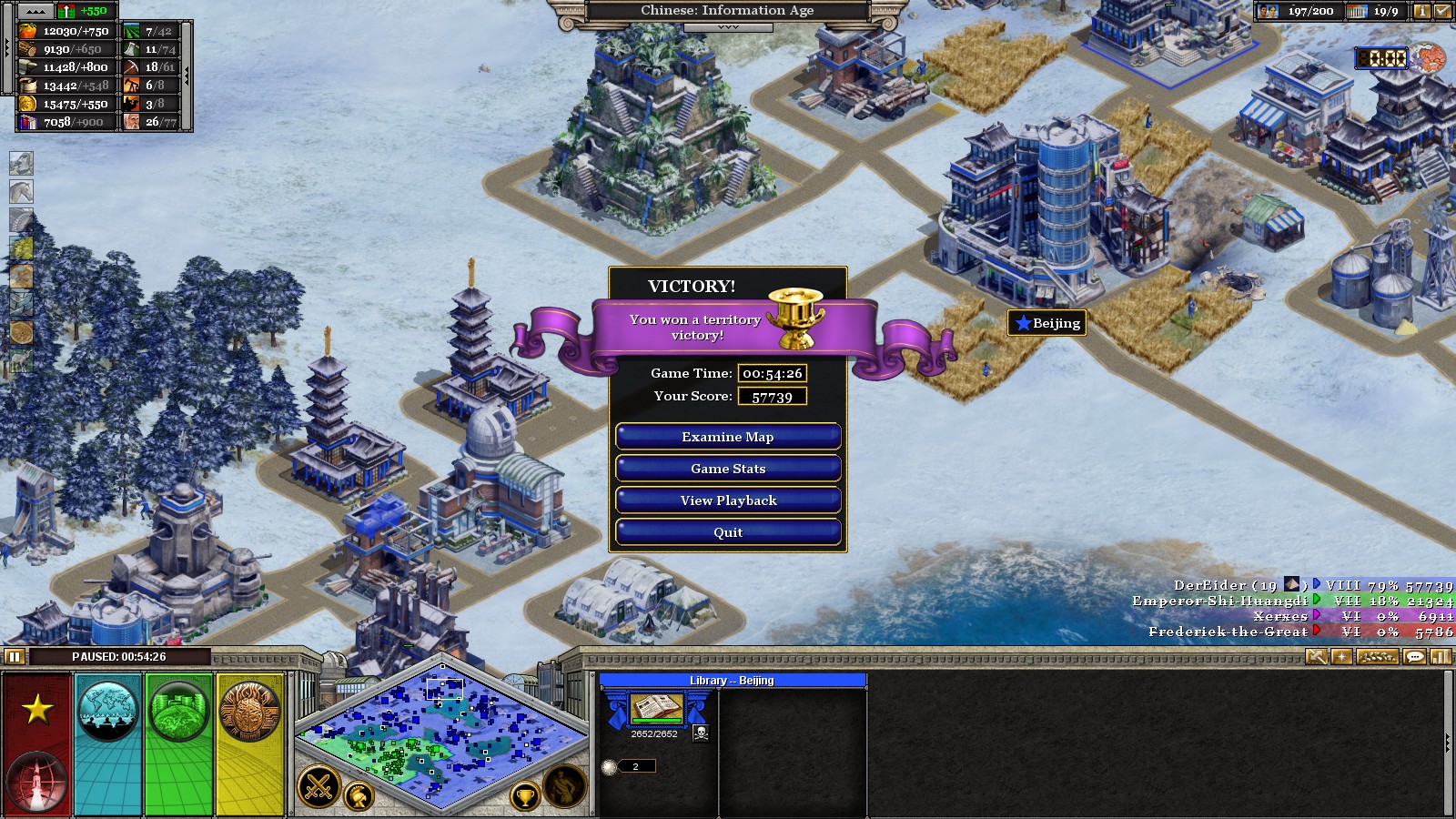Click the Quit button in the victory dialog

point(727,532)
